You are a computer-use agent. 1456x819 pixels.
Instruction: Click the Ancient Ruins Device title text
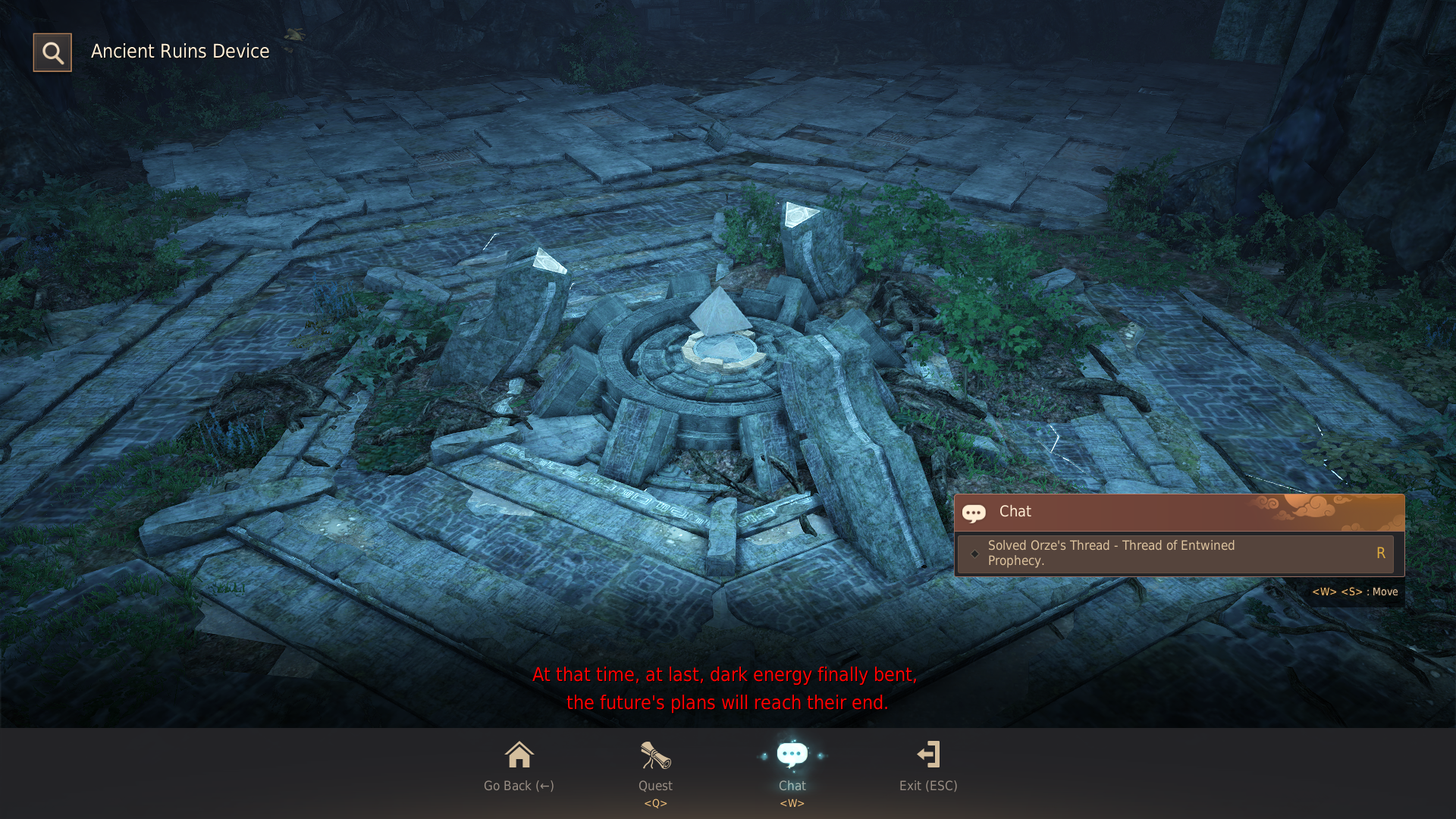click(x=180, y=52)
